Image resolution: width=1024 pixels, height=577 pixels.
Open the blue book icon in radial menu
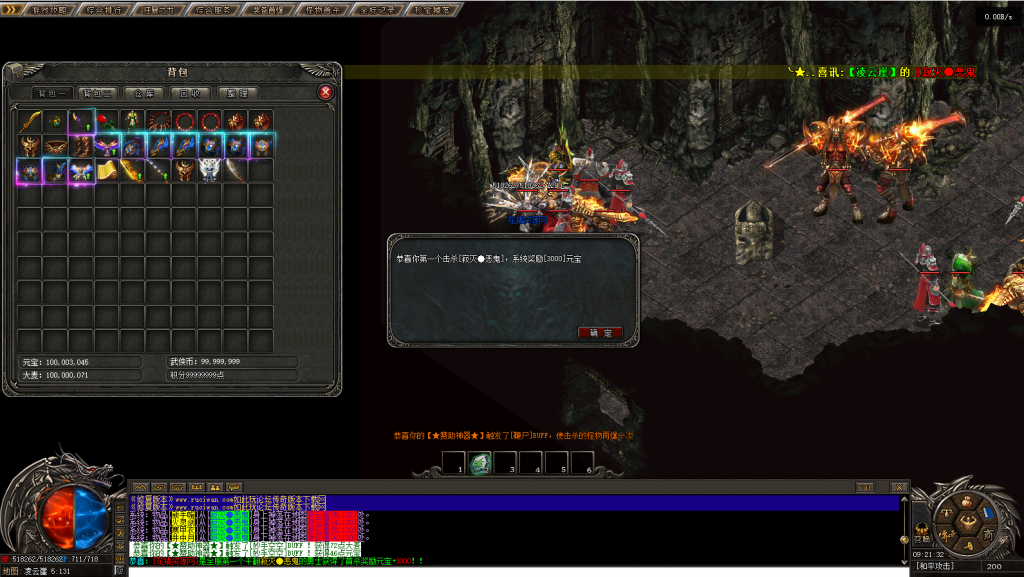tap(988, 511)
